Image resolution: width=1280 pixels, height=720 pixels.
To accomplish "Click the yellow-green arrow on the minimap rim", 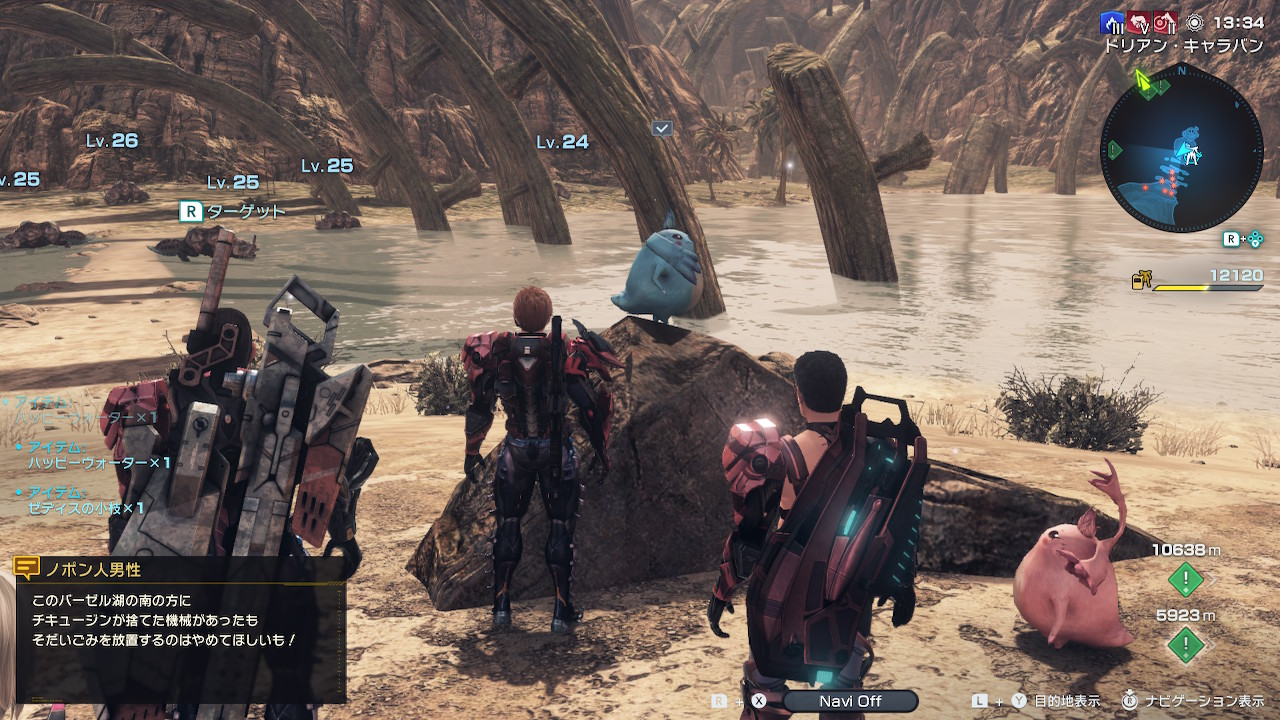I will [x=1141, y=77].
